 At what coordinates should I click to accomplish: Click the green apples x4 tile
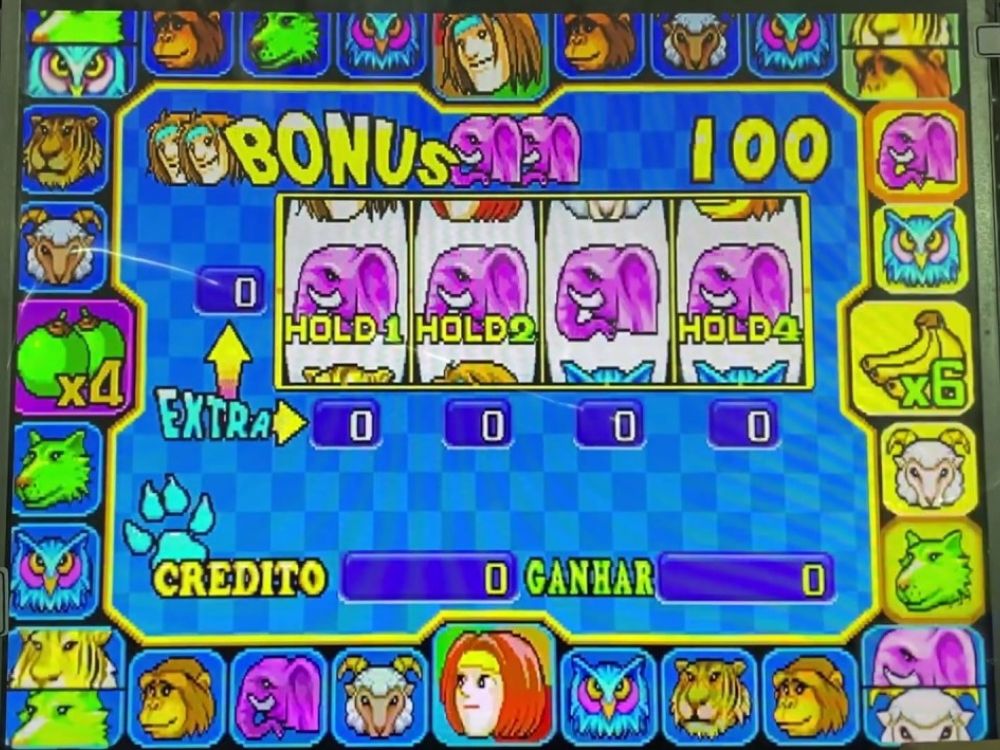pos(72,357)
